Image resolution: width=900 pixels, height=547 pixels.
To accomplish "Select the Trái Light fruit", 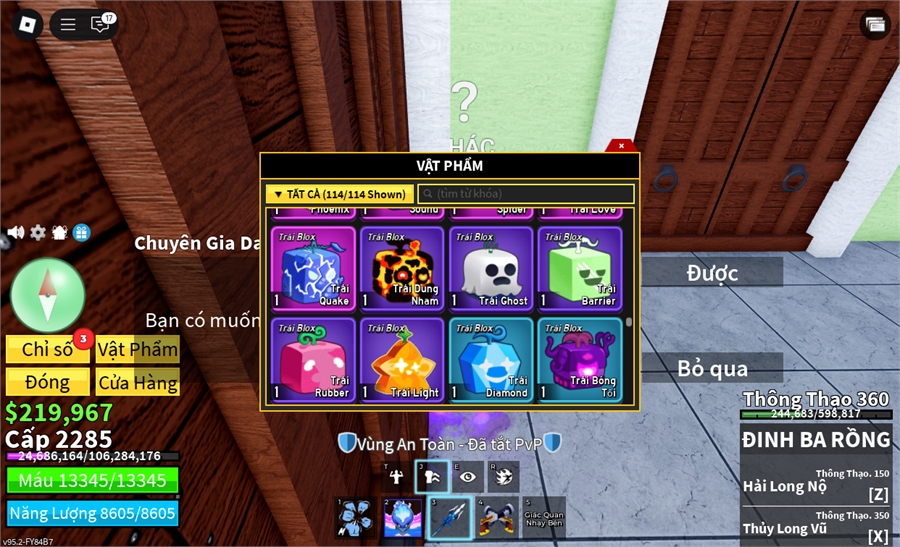I will pyautogui.click(x=401, y=359).
